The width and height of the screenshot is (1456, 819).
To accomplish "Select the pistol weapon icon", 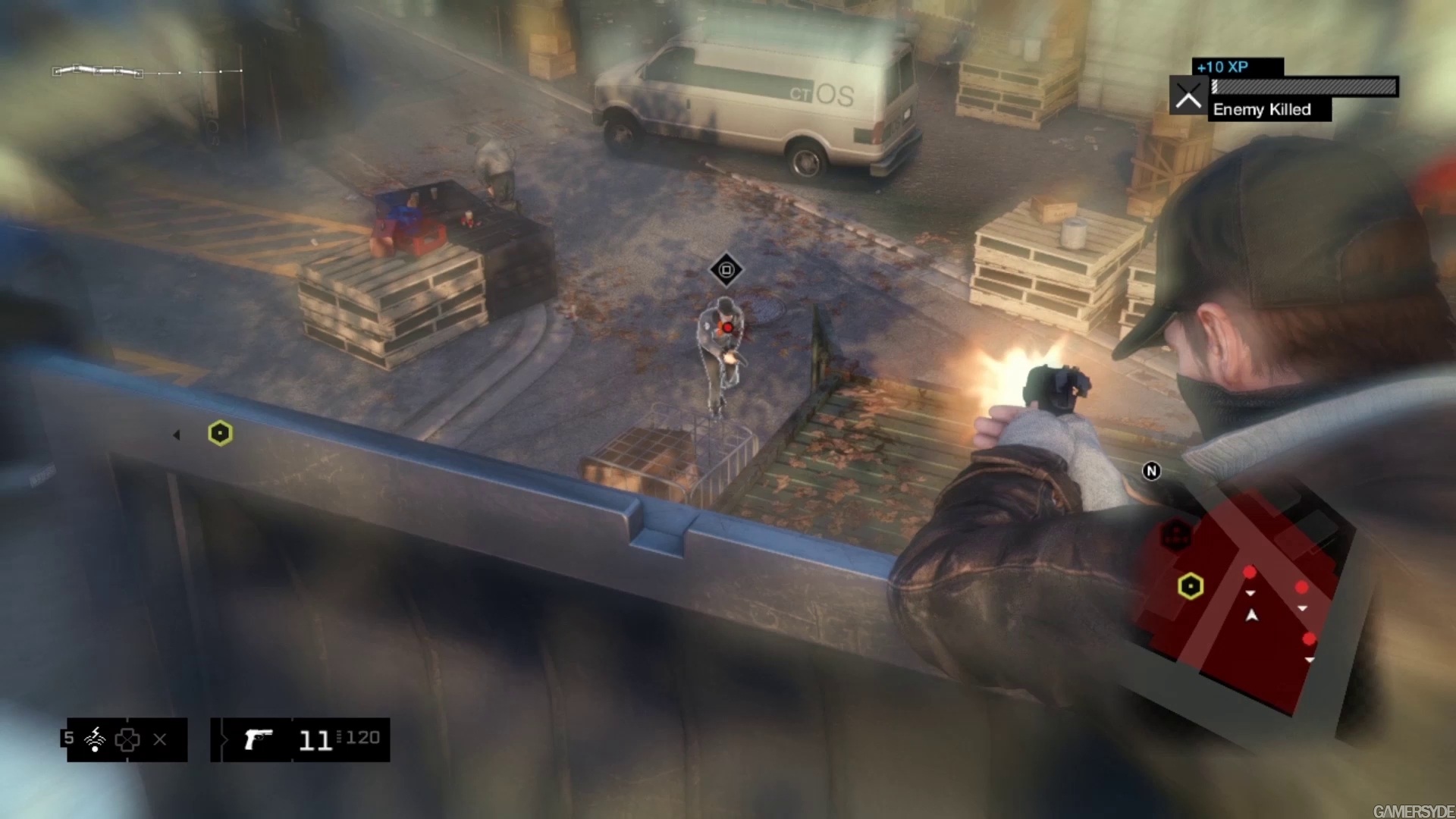I will pyautogui.click(x=258, y=739).
